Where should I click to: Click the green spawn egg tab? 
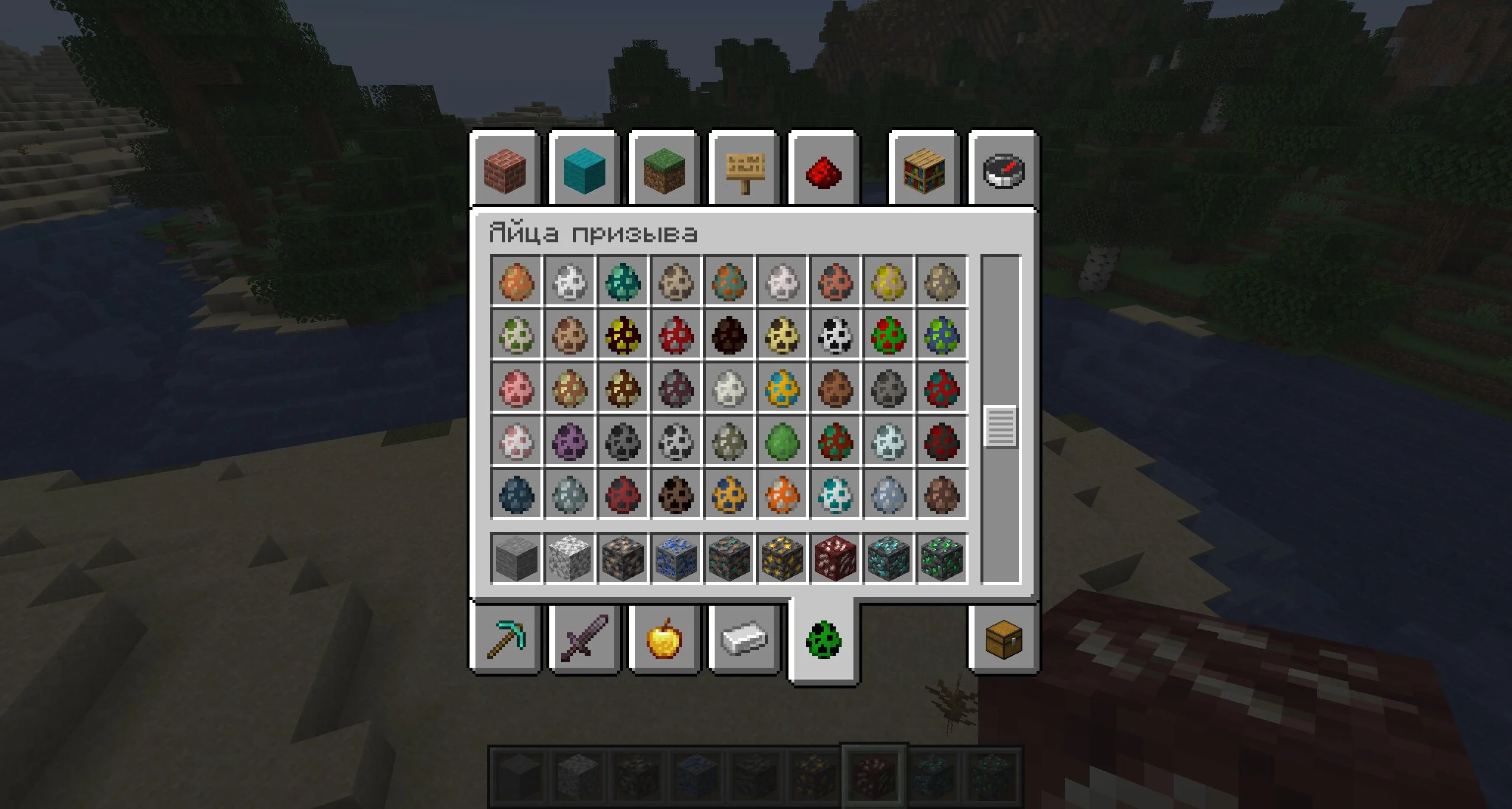[823, 641]
